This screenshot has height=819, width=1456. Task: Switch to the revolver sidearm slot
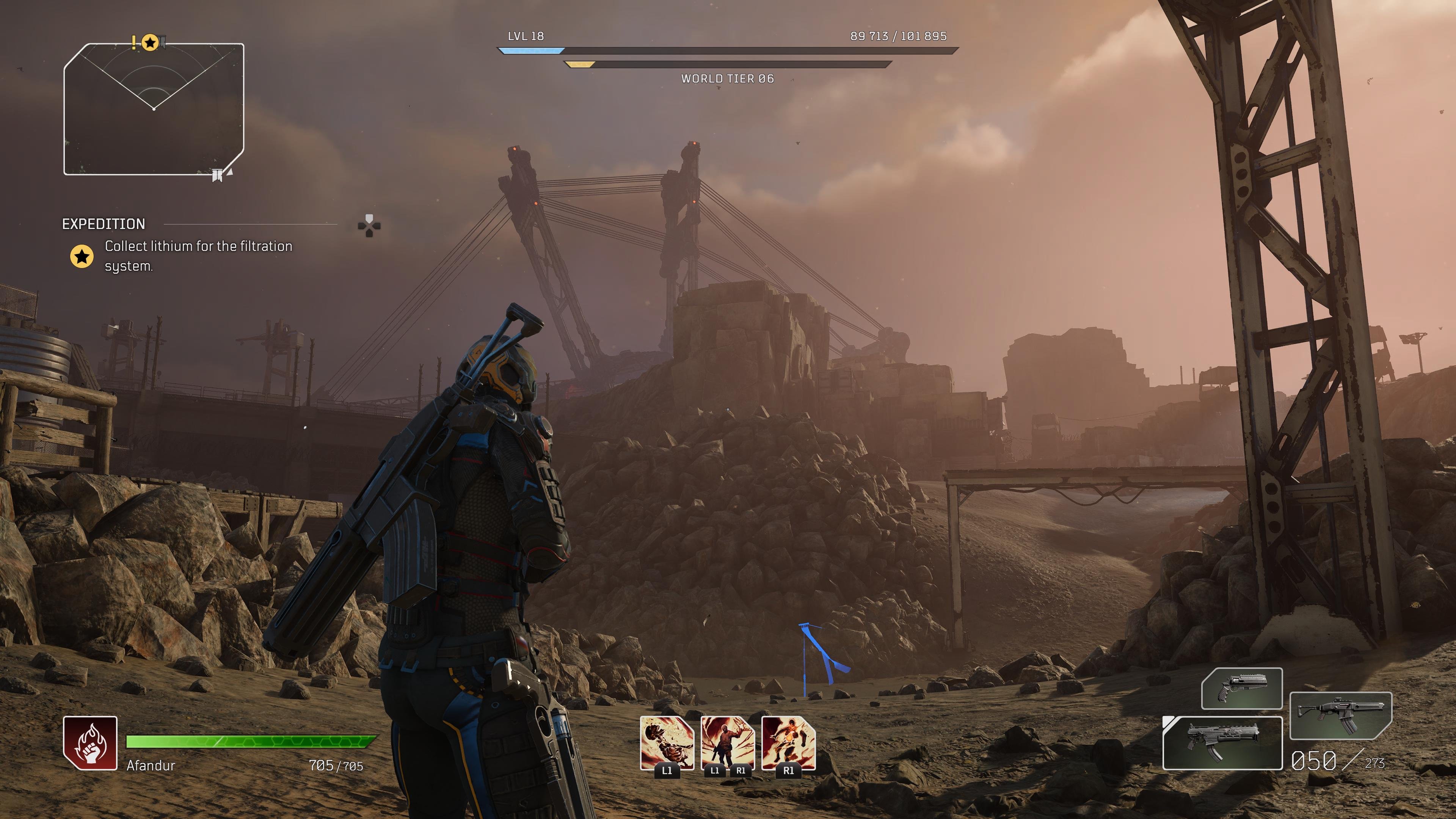click(x=1241, y=689)
